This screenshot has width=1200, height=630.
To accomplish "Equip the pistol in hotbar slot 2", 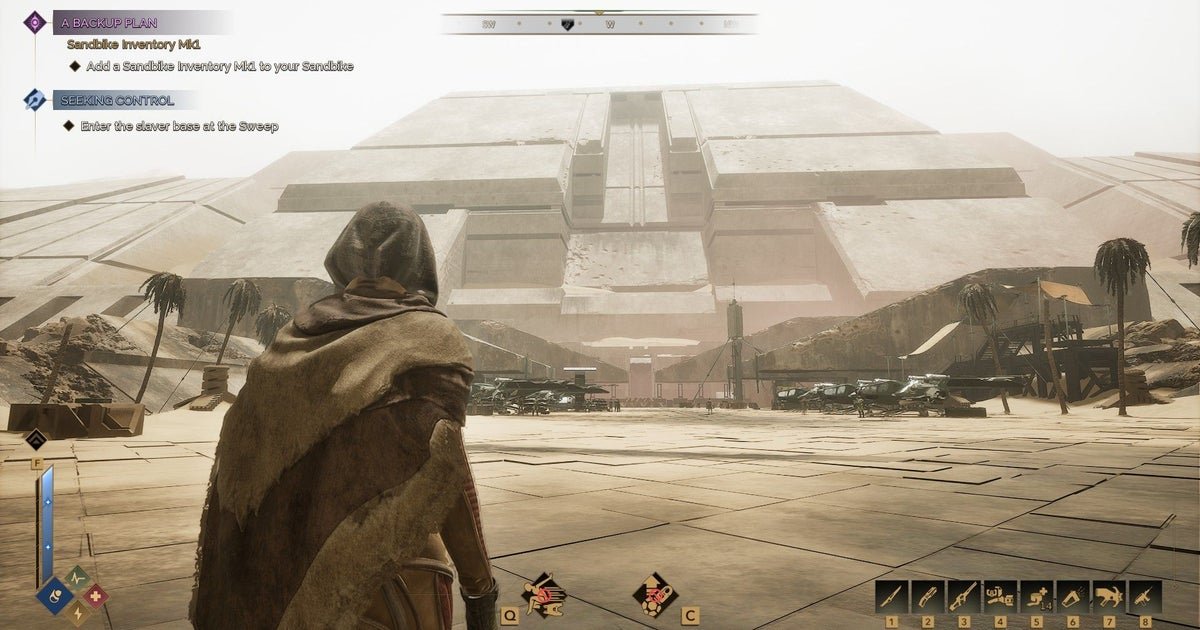I will tap(928, 596).
